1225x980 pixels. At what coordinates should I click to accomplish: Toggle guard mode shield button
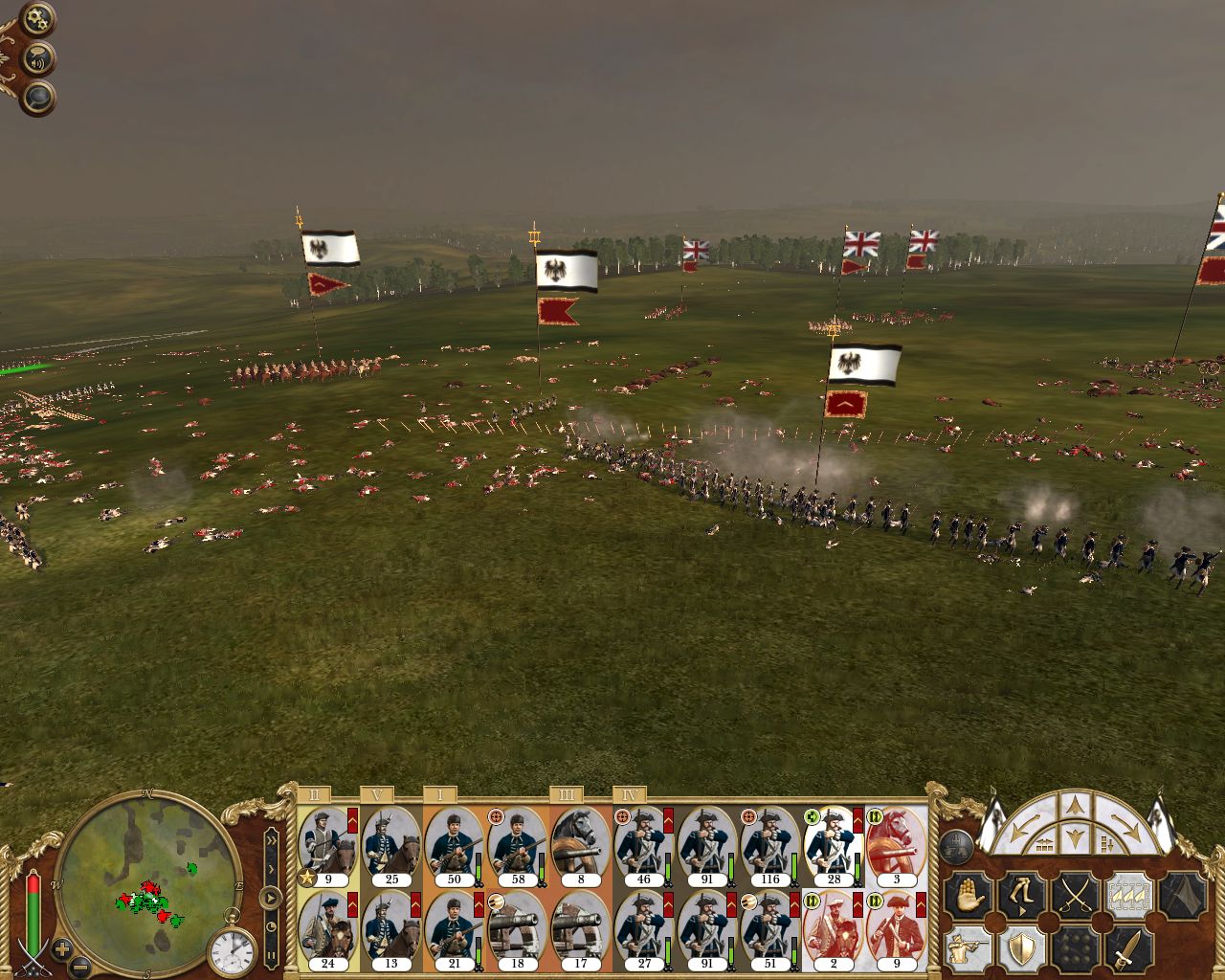[x=1020, y=949]
